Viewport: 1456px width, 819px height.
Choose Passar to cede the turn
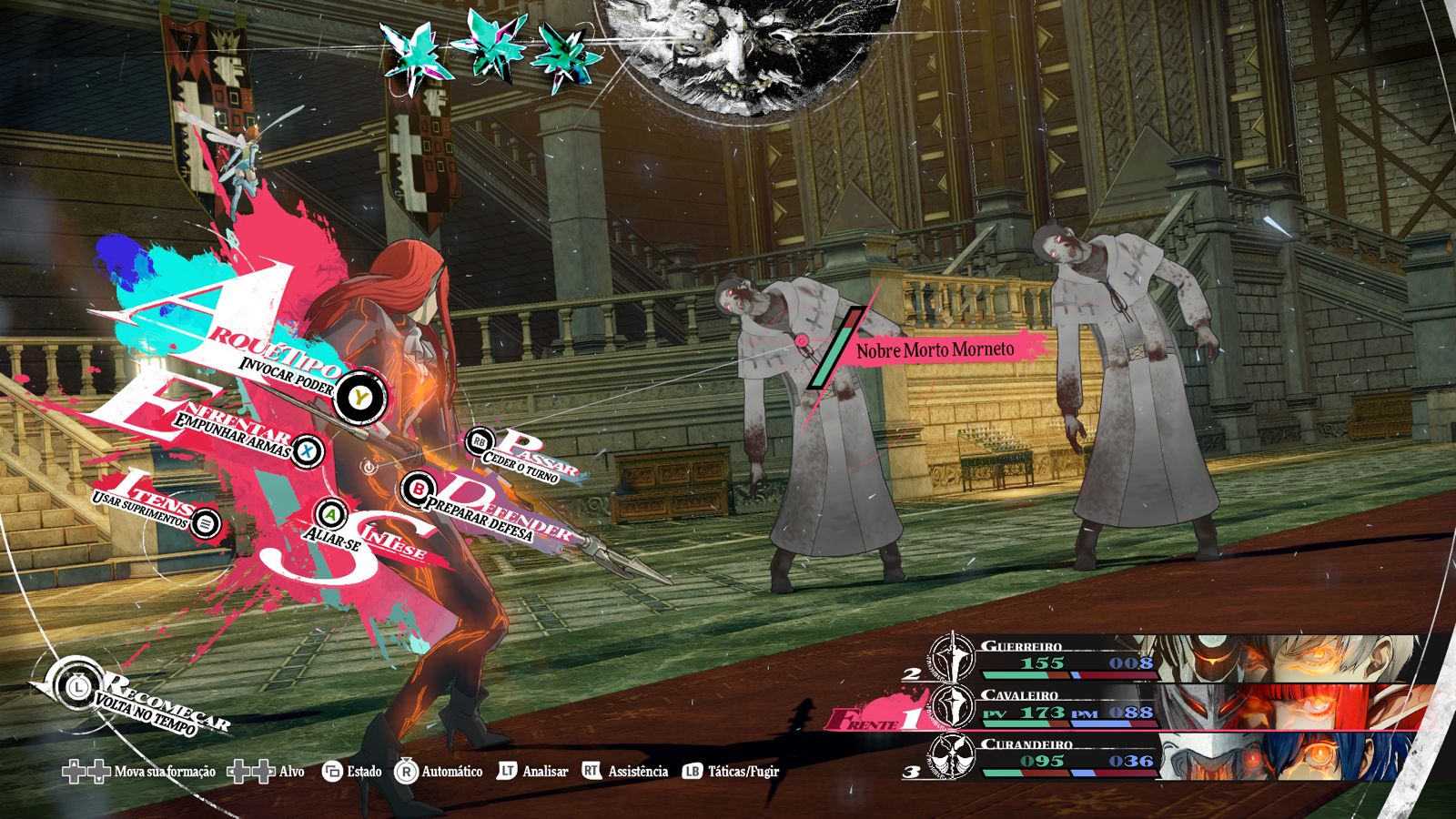[479, 442]
